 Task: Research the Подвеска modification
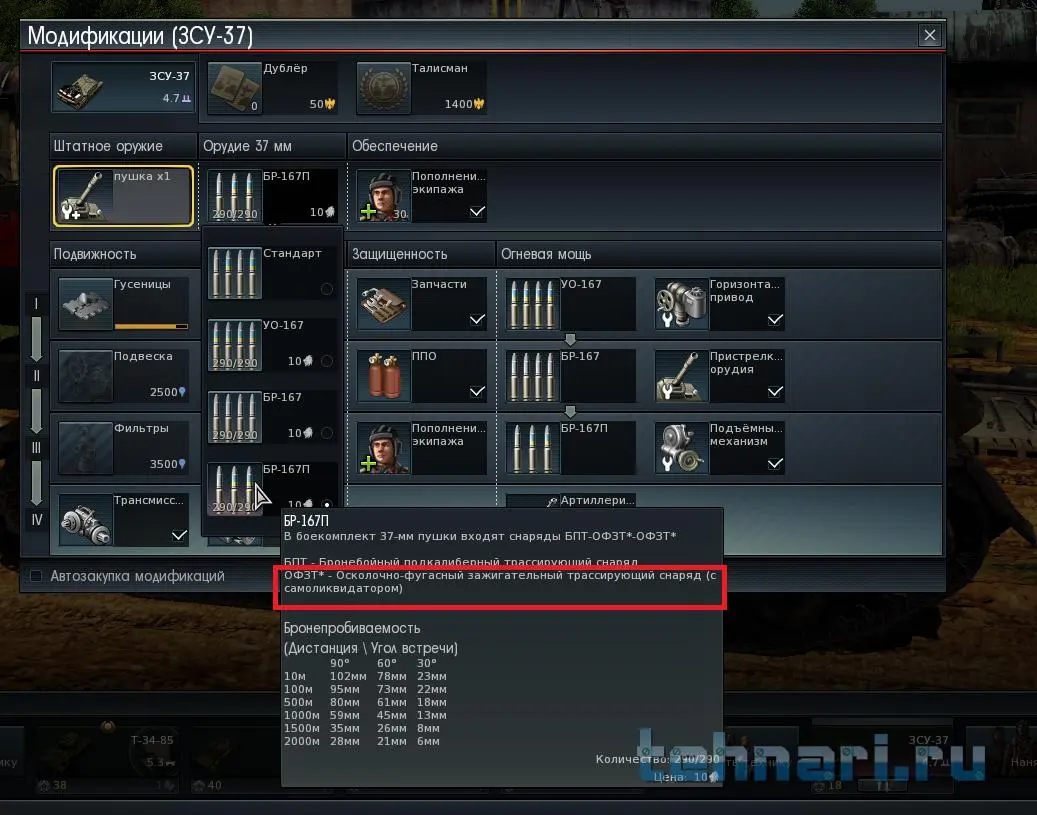[123, 376]
